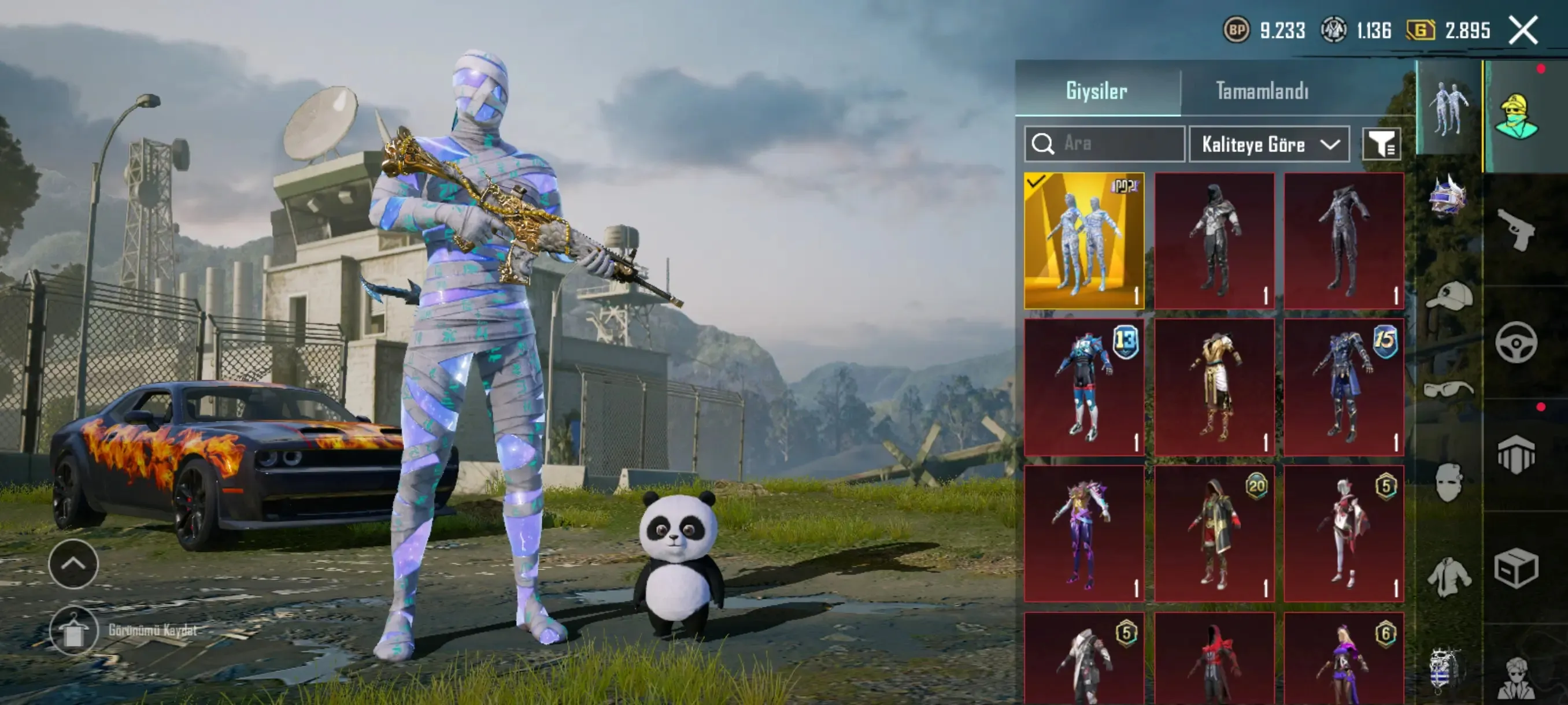
Task: Open the pistol weapon category
Action: pyautogui.click(x=1517, y=229)
